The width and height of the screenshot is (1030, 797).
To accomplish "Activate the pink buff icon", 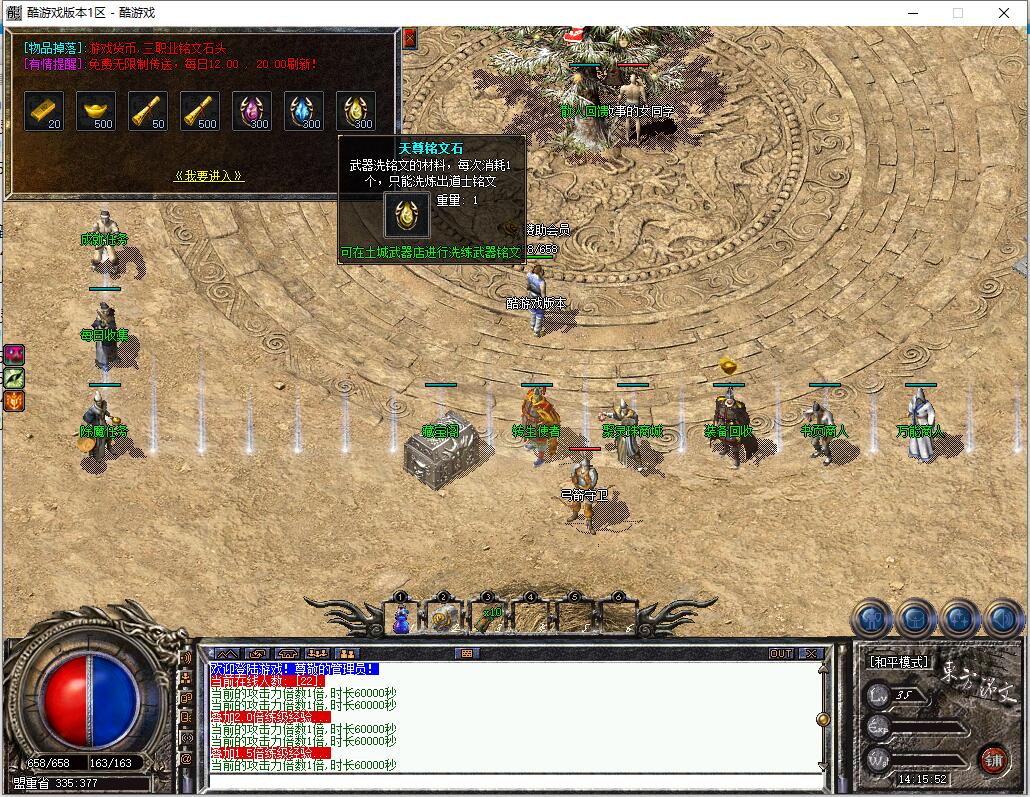I will (x=14, y=354).
